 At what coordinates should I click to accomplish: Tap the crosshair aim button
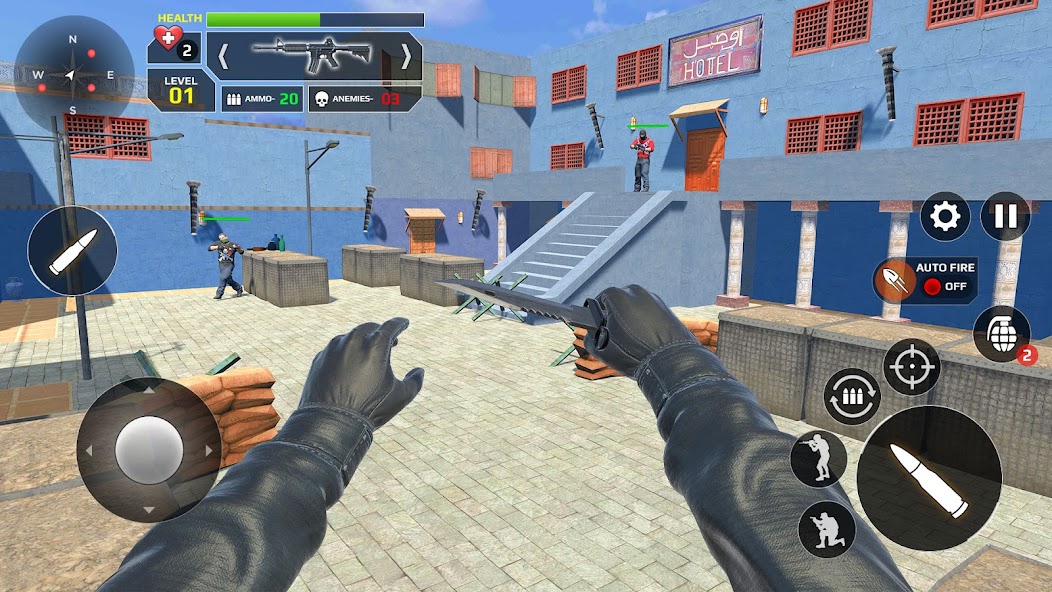pos(911,367)
